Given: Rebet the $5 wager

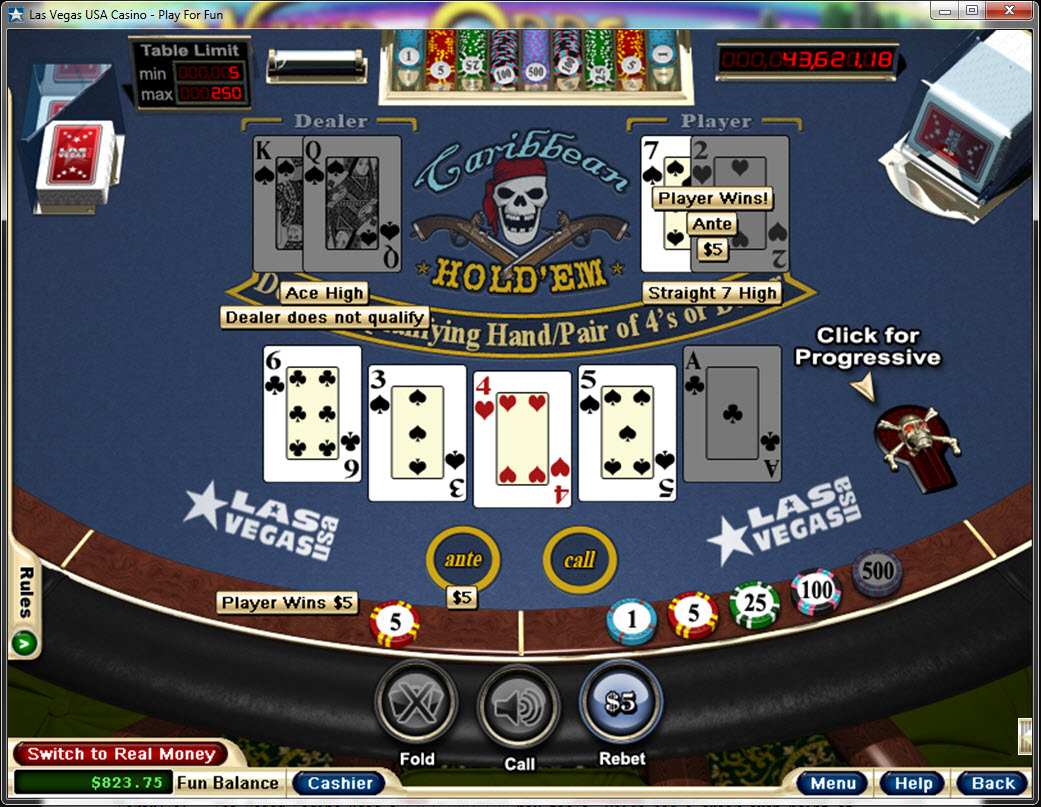Looking at the screenshot, I should [621, 703].
